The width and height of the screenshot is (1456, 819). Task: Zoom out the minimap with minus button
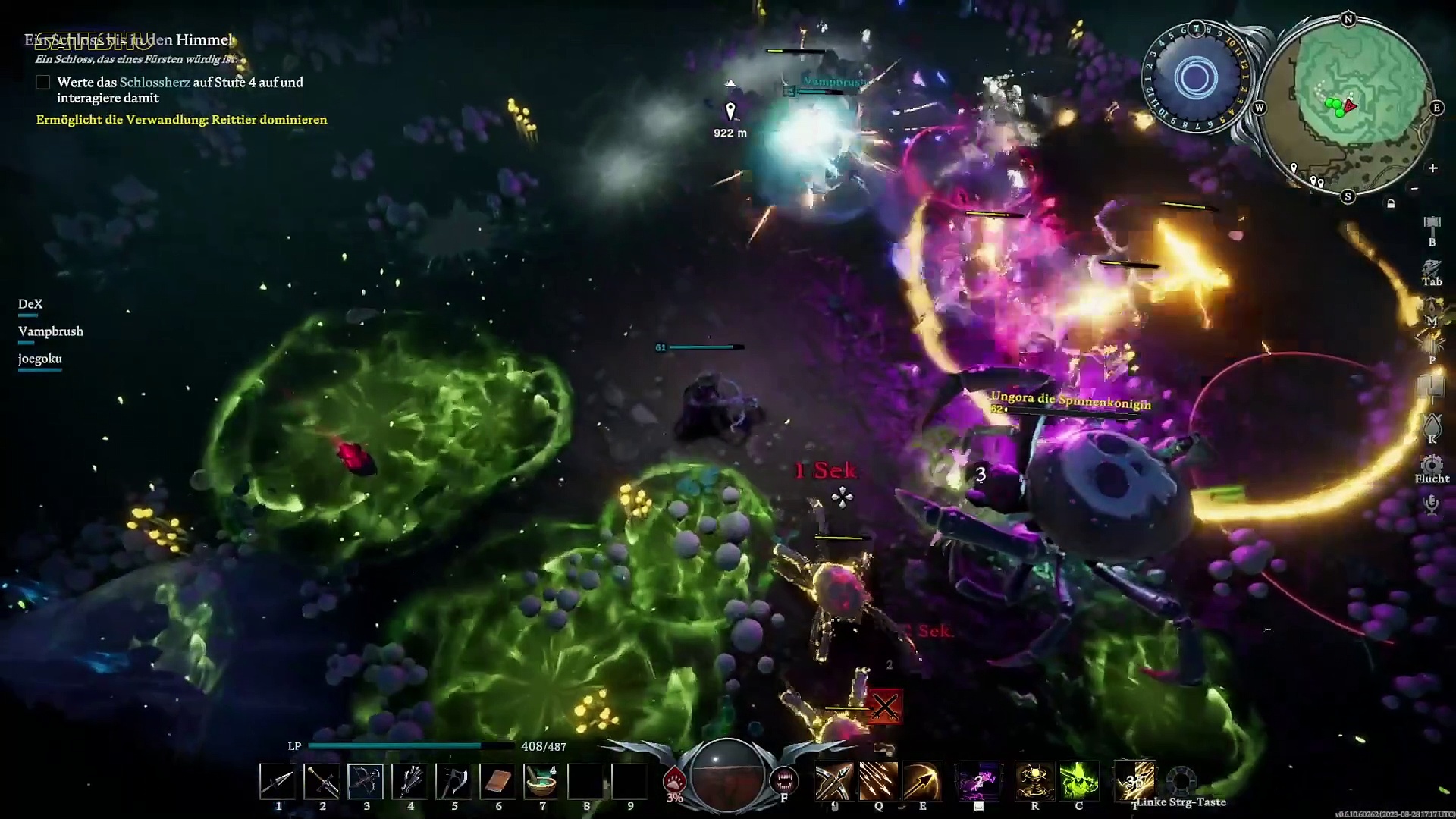pyautogui.click(x=1414, y=188)
